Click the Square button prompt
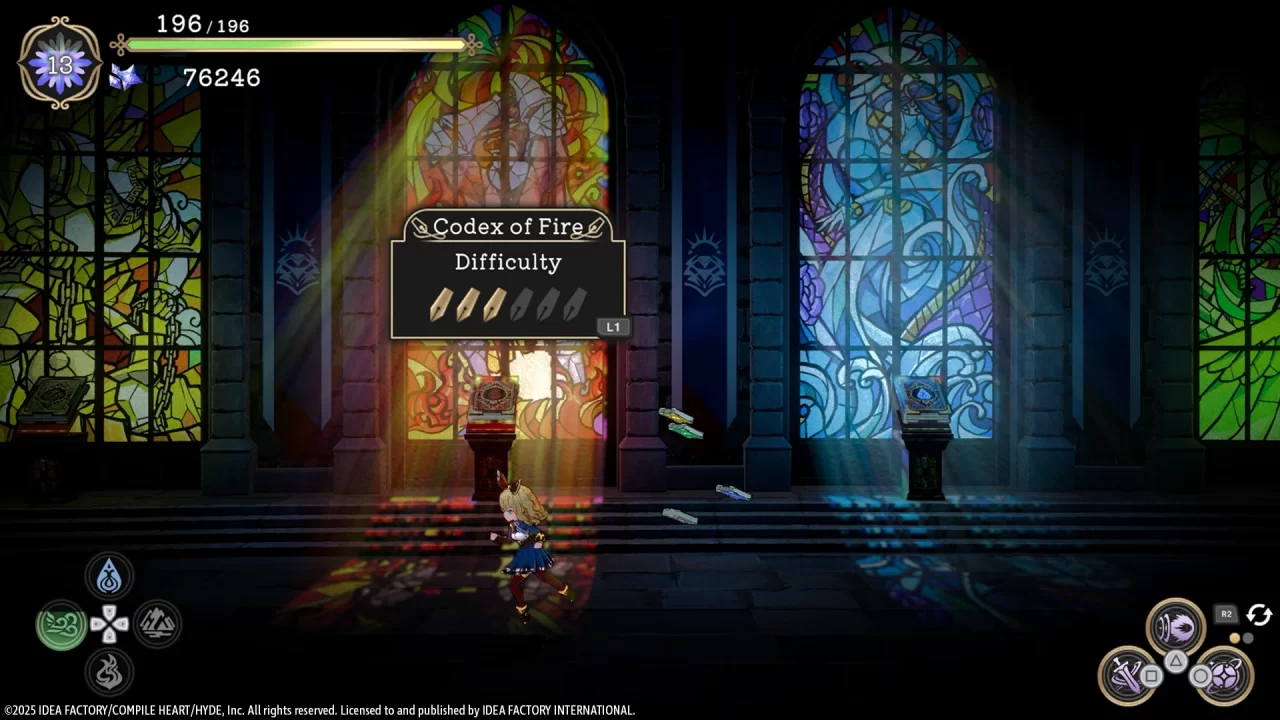The width and height of the screenshot is (1280, 720). coord(1151,676)
